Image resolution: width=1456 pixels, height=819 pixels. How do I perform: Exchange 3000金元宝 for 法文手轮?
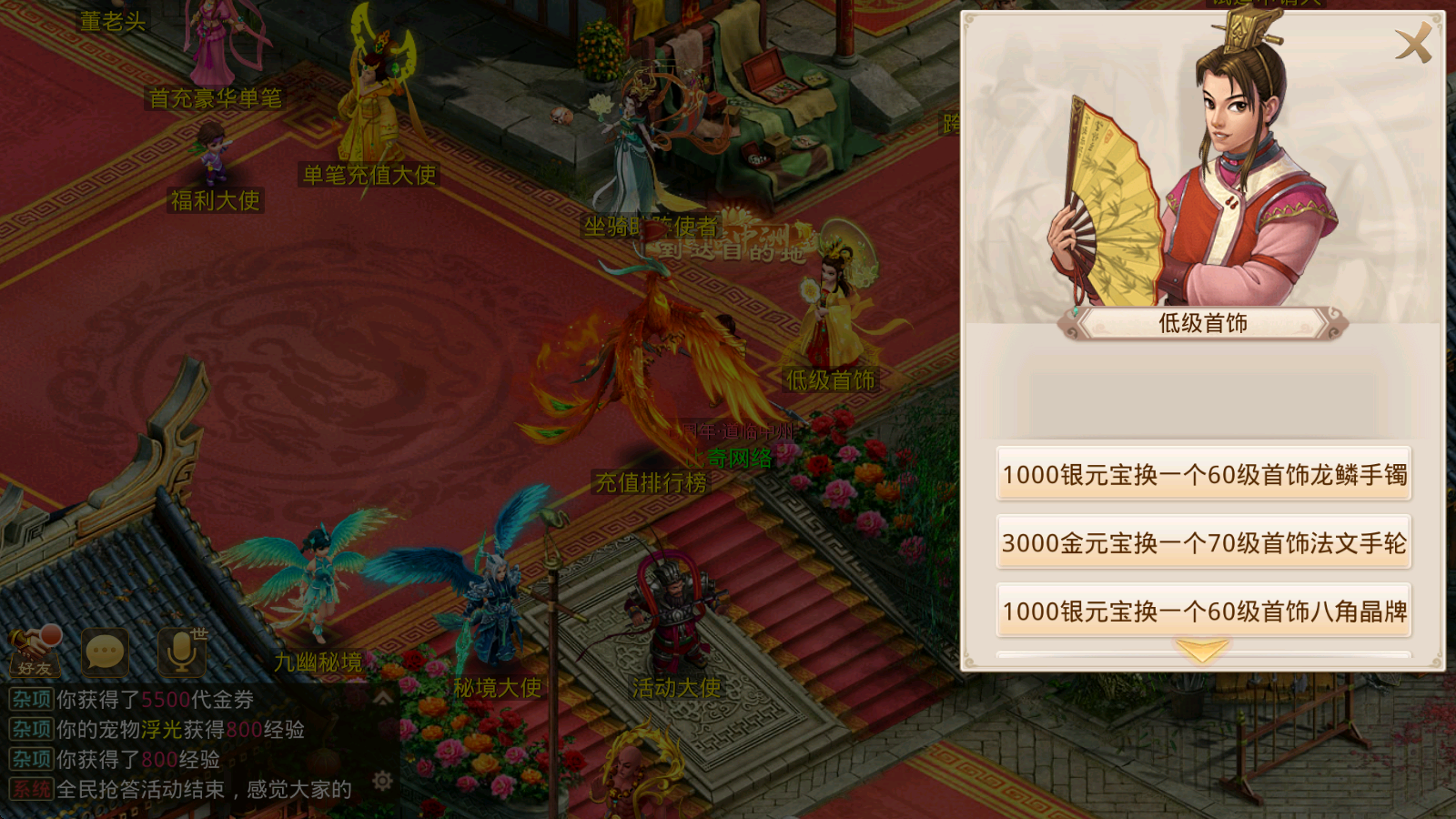(x=1203, y=542)
